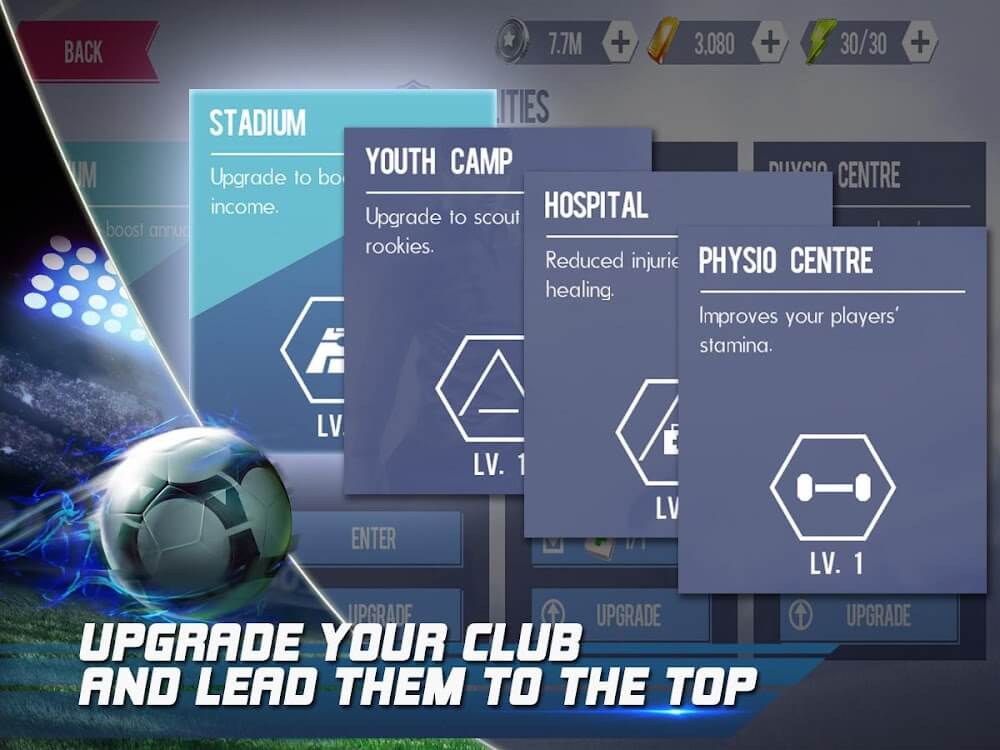Refill energy with the plus beside 30/30
The height and width of the screenshot is (750, 1000).
click(919, 42)
